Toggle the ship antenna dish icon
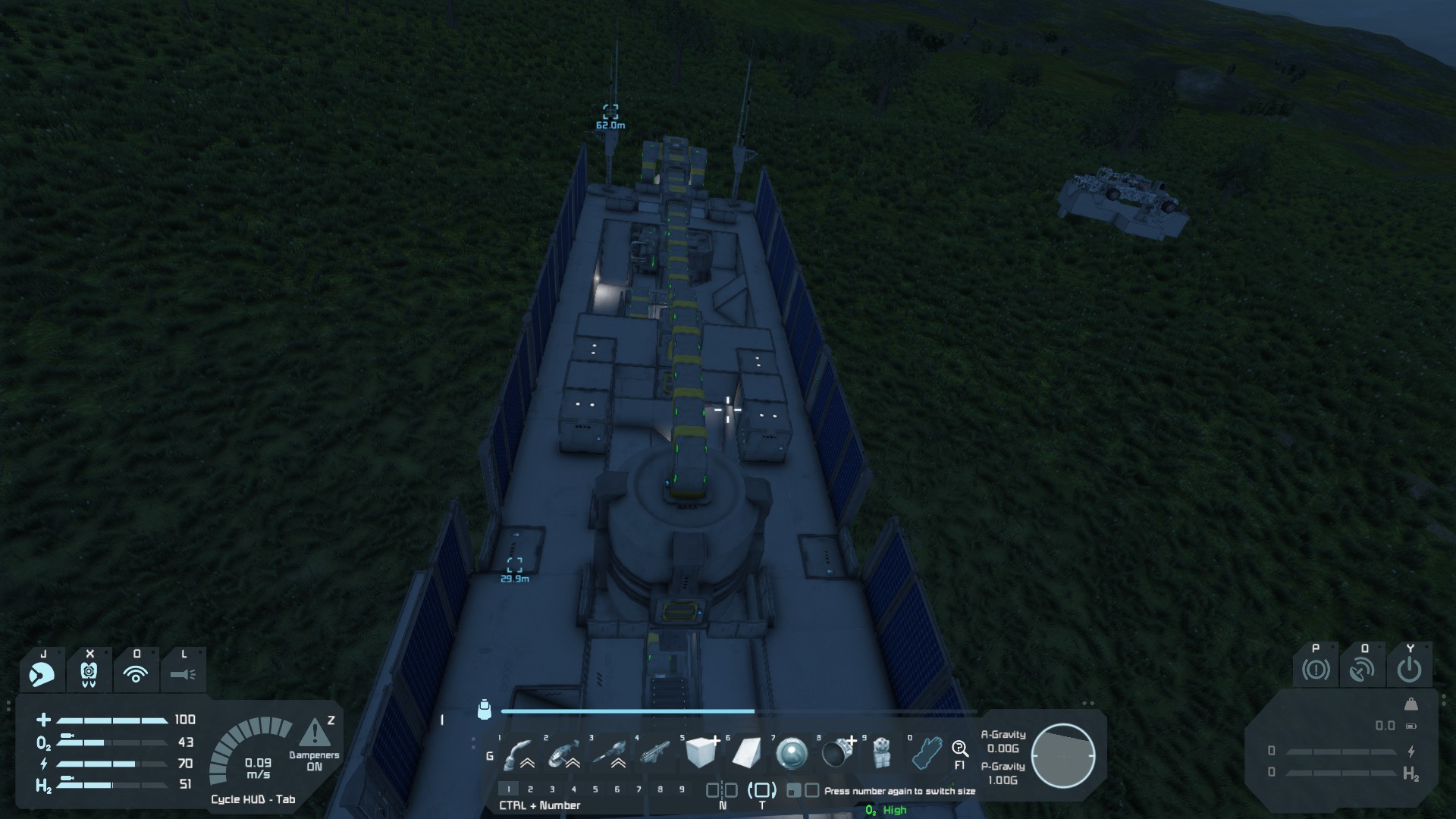Image resolution: width=1456 pixels, height=819 pixels. click(1363, 670)
